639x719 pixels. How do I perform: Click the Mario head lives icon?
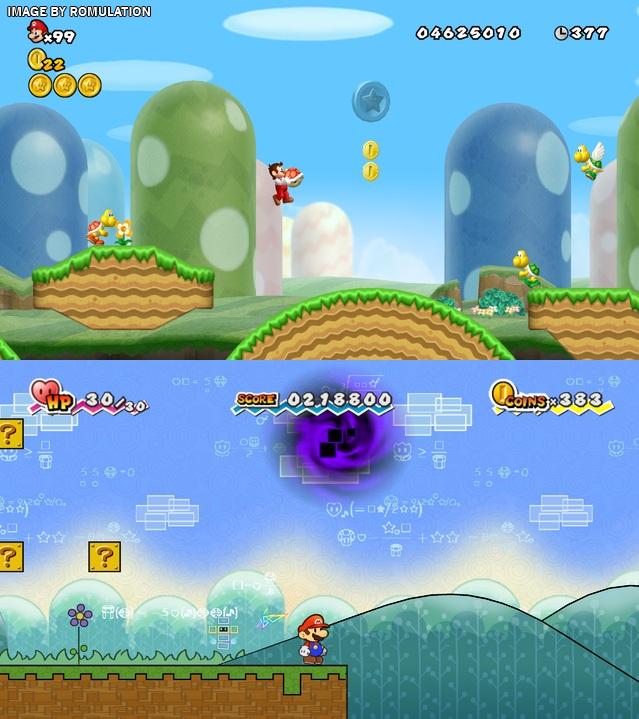[38, 31]
